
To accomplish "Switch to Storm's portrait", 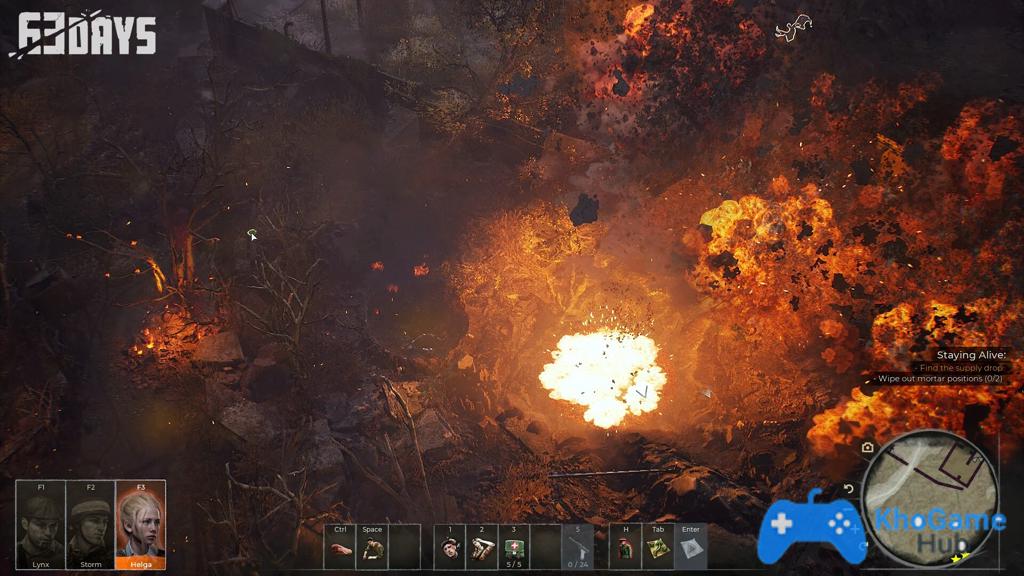I will pyautogui.click(x=91, y=525).
